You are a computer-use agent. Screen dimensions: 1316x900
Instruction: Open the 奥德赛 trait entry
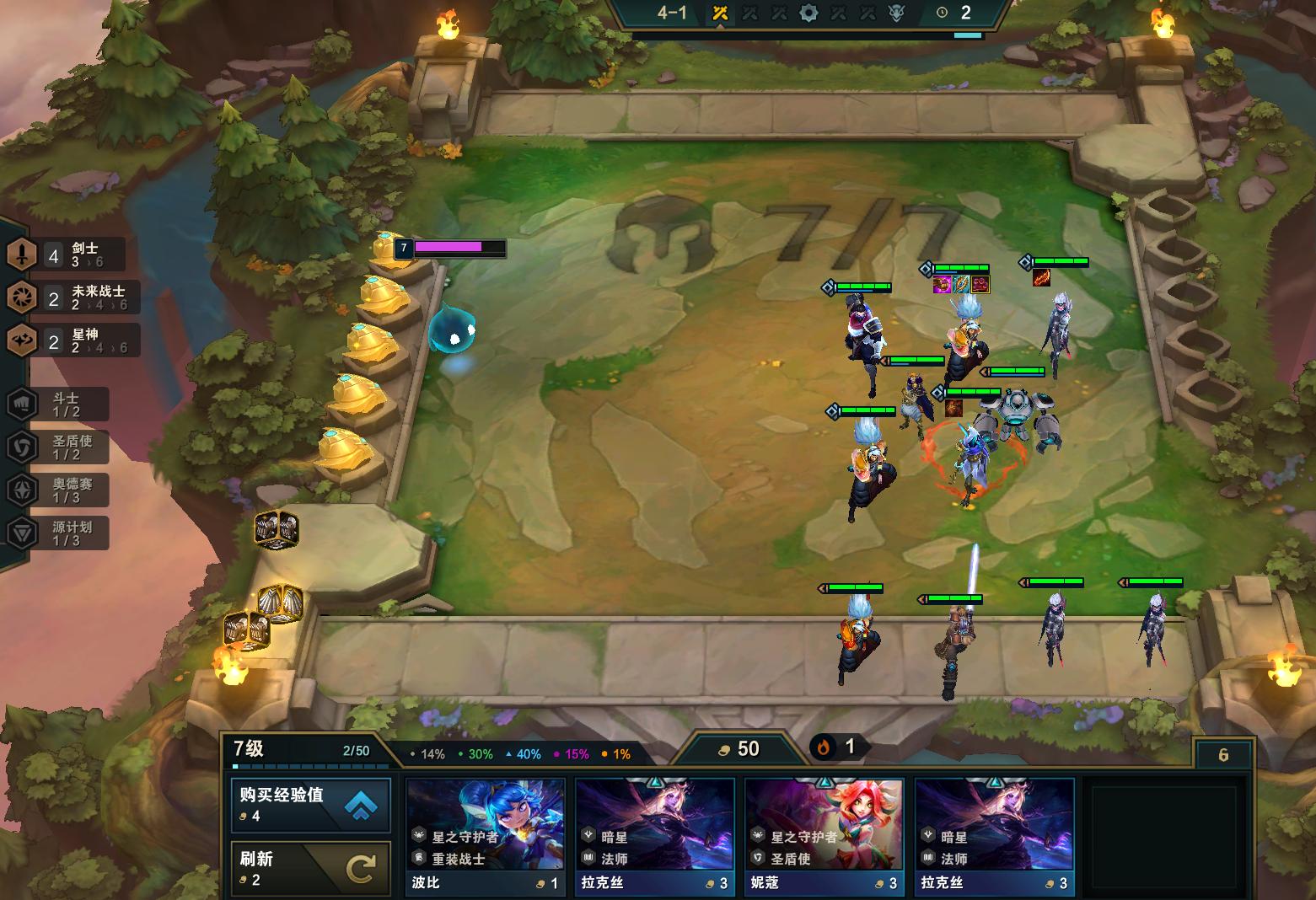(59, 490)
